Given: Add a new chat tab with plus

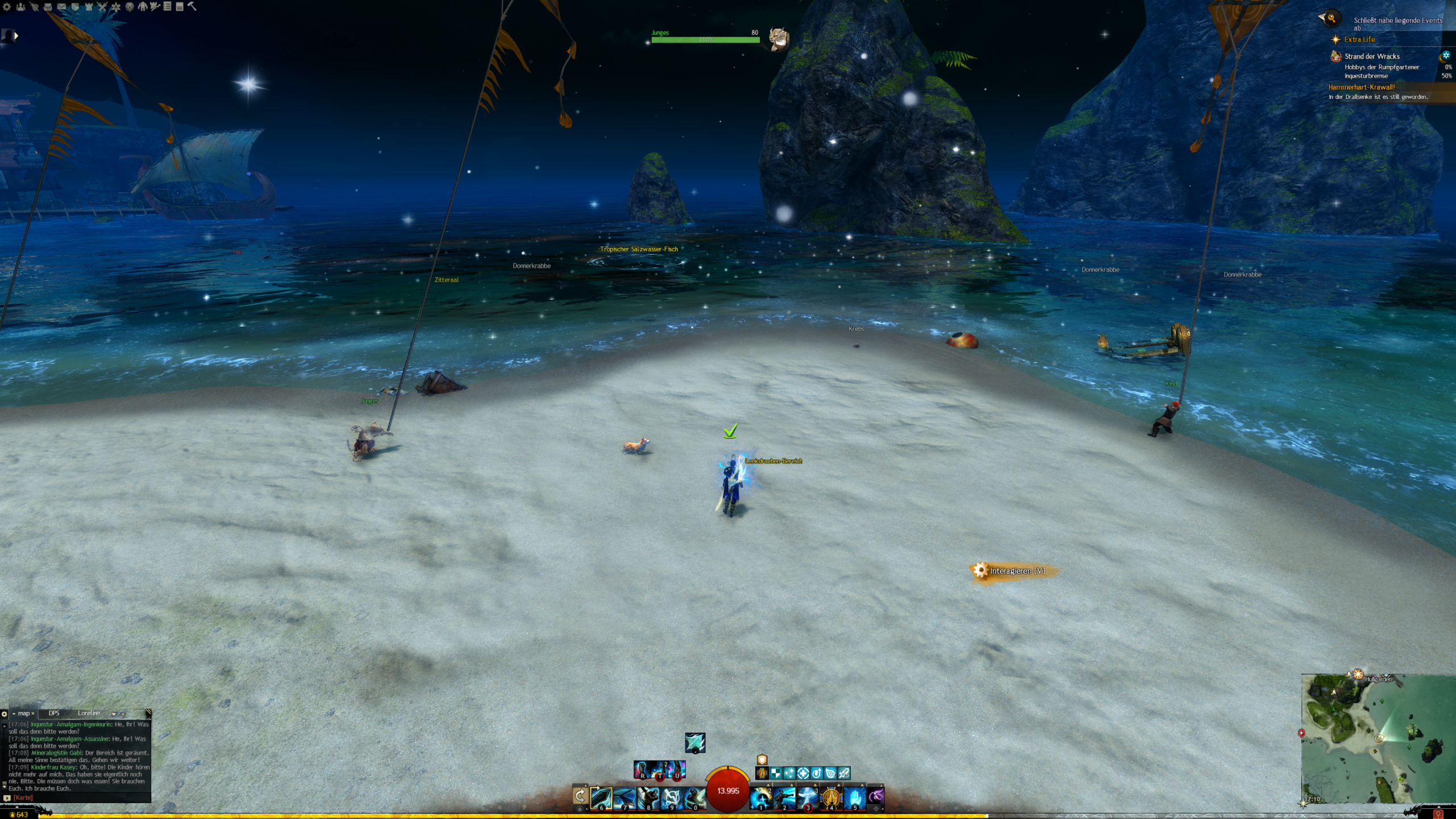Looking at the screenshot, I should (123, 714).
